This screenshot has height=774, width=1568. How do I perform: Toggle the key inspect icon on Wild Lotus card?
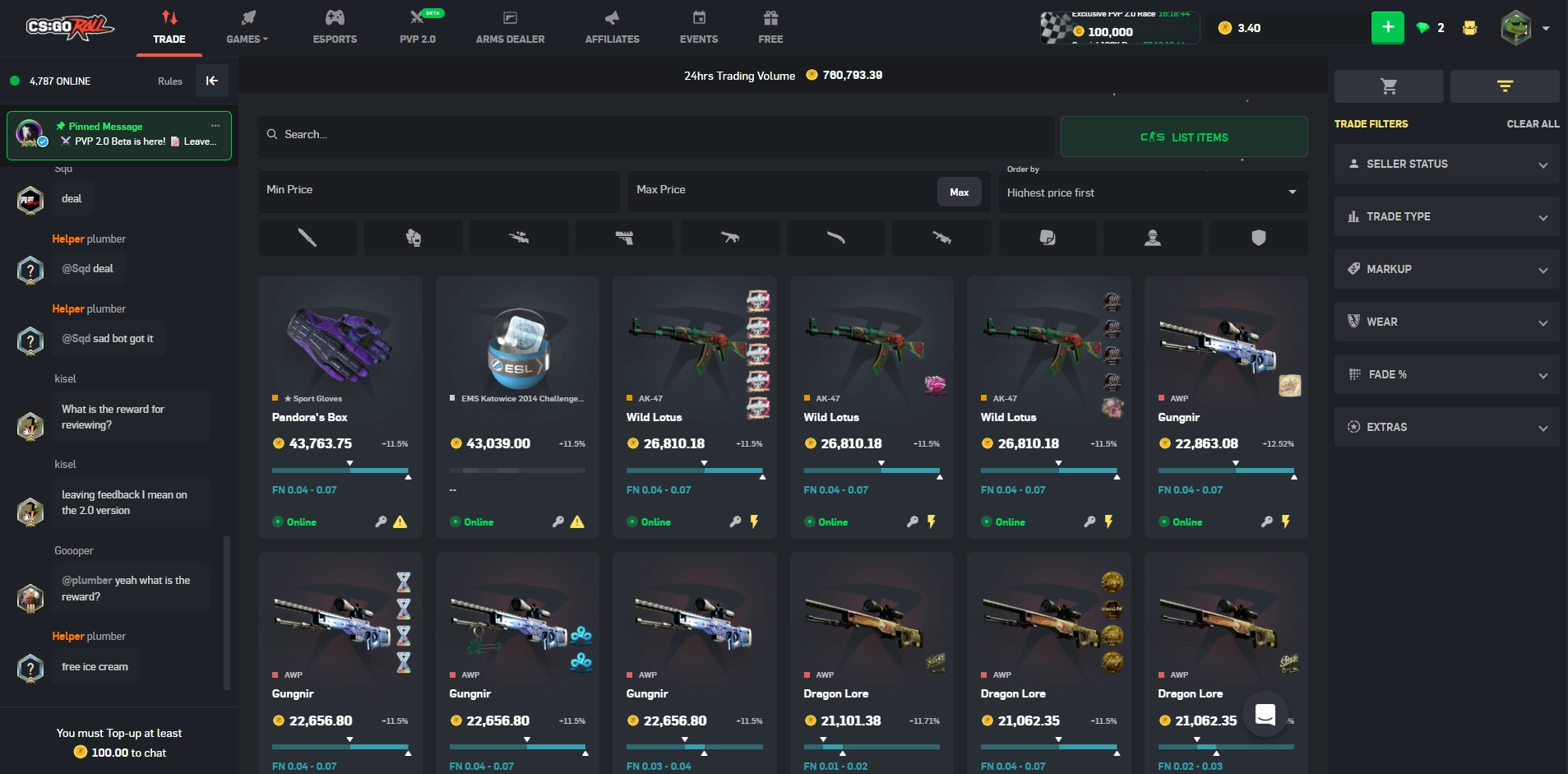click(x=737, y=521)
